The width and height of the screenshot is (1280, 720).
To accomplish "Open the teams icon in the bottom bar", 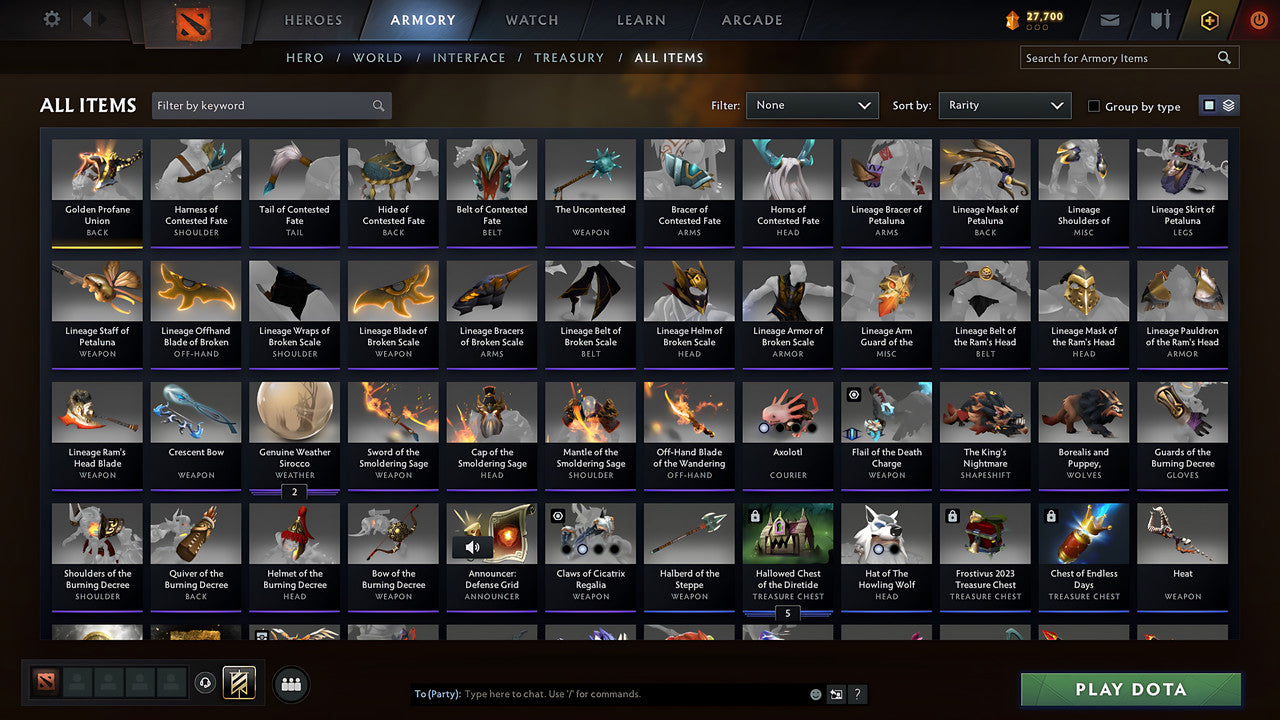I will coord(291,682).
